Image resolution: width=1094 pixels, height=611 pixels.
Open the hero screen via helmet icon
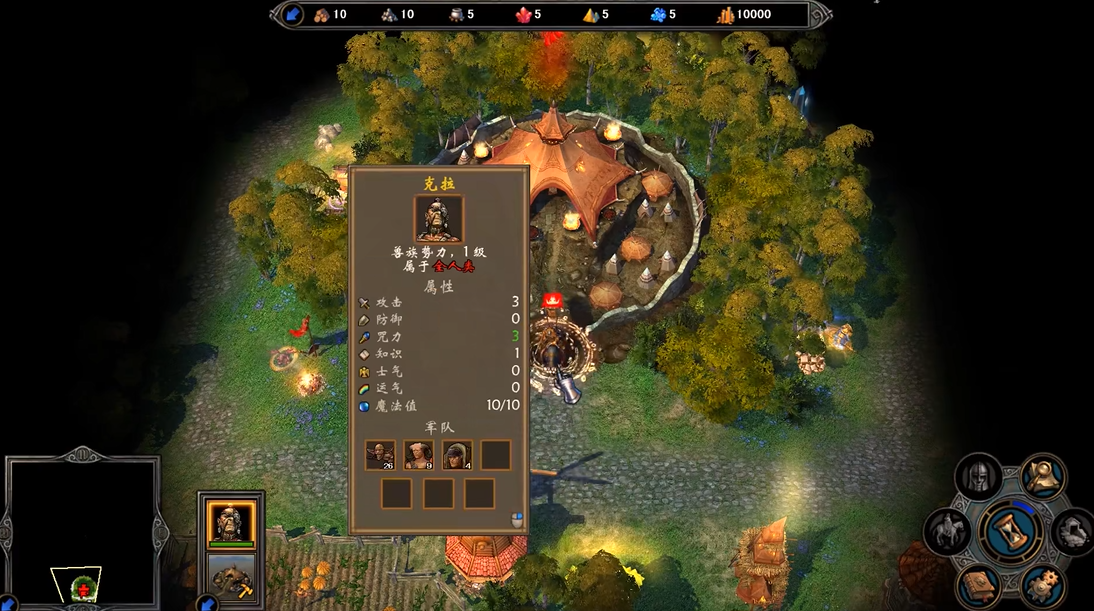[x=979, y=477]
